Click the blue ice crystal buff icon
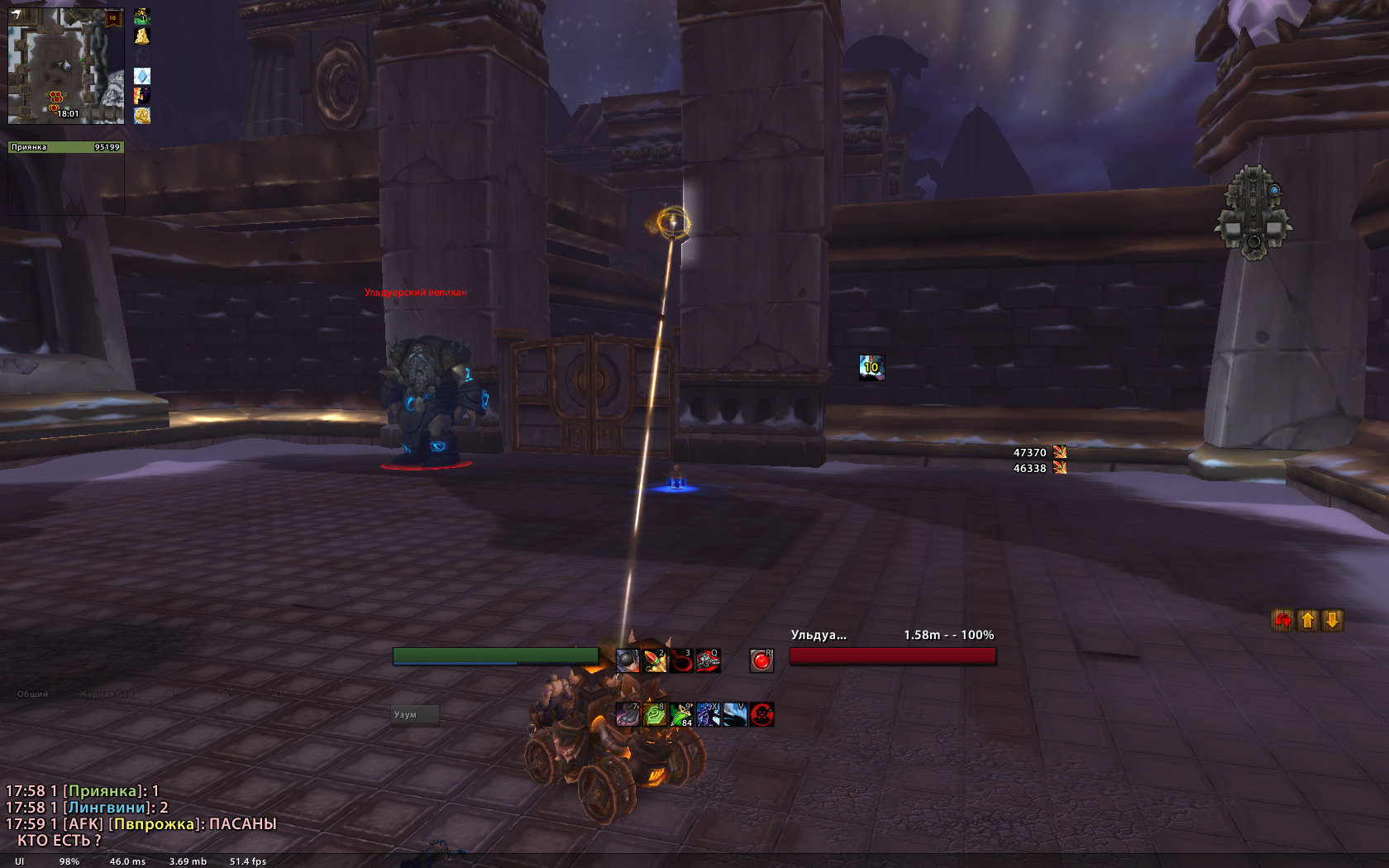 pos(142,76)
